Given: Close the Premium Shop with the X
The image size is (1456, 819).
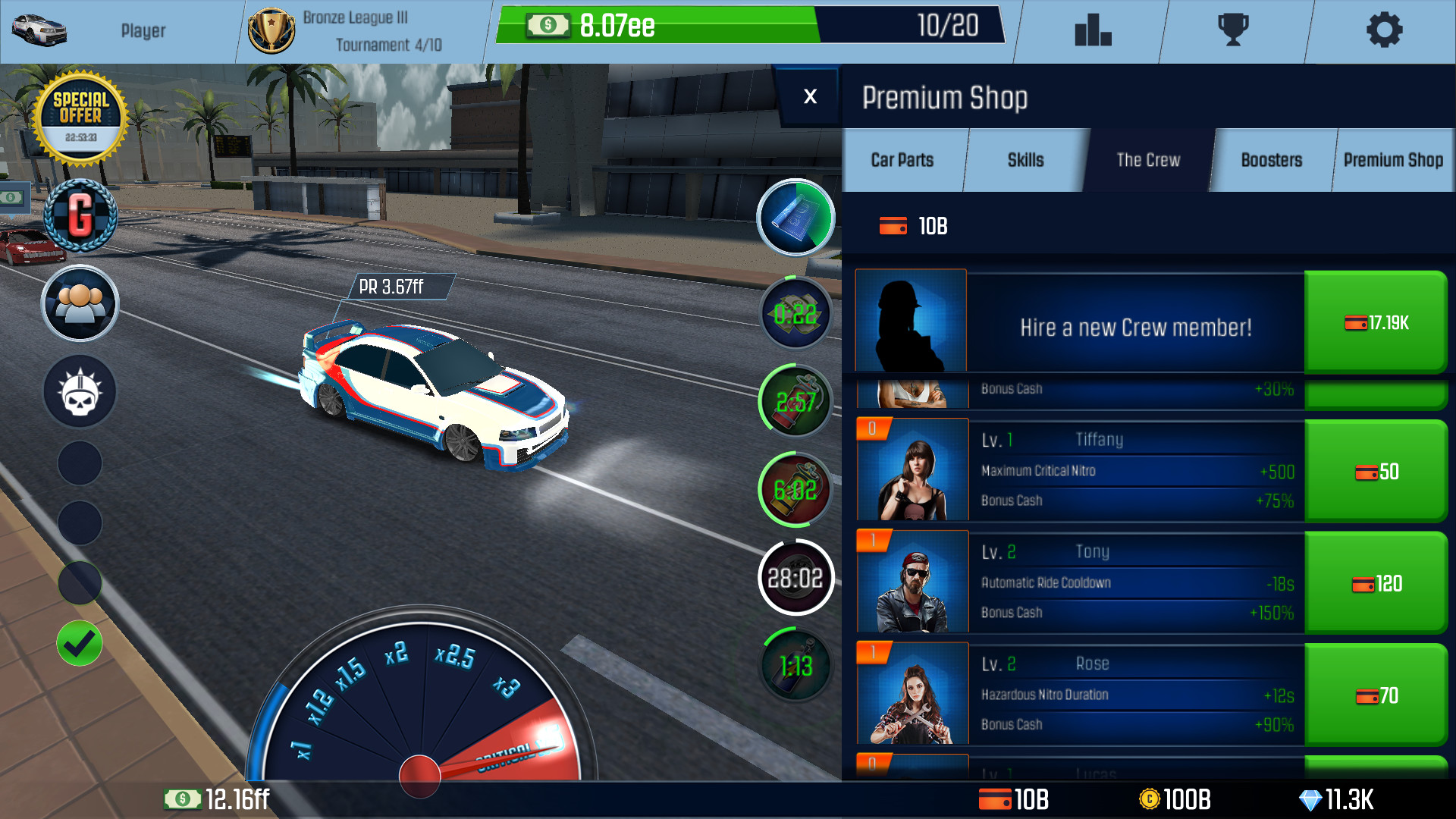Looking at the screenshot, I should click(x=810, y=96).
